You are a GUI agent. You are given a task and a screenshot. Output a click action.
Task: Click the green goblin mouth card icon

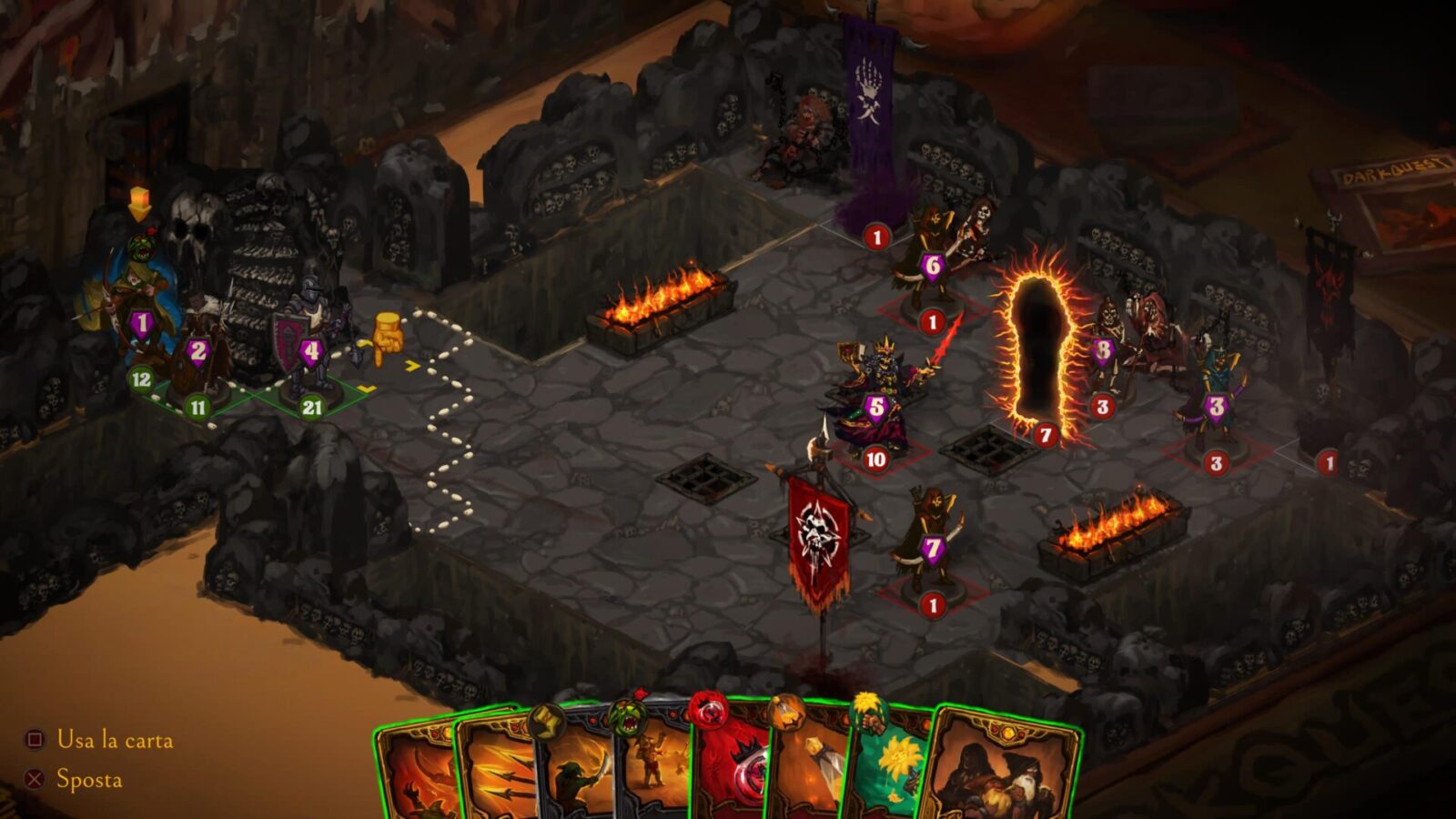pos(631,715)
